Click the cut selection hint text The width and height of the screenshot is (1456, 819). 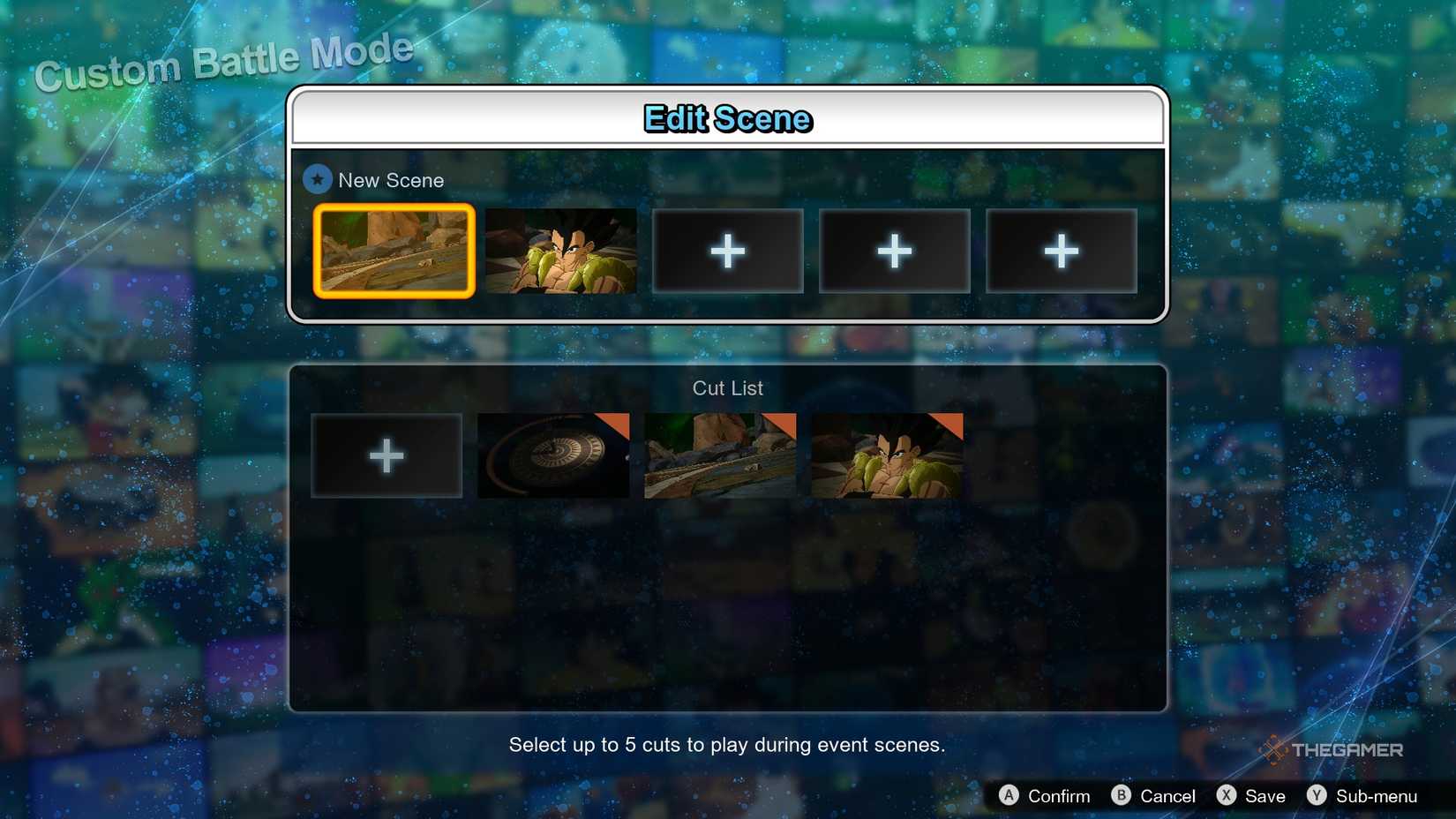(x=727, y=745)
